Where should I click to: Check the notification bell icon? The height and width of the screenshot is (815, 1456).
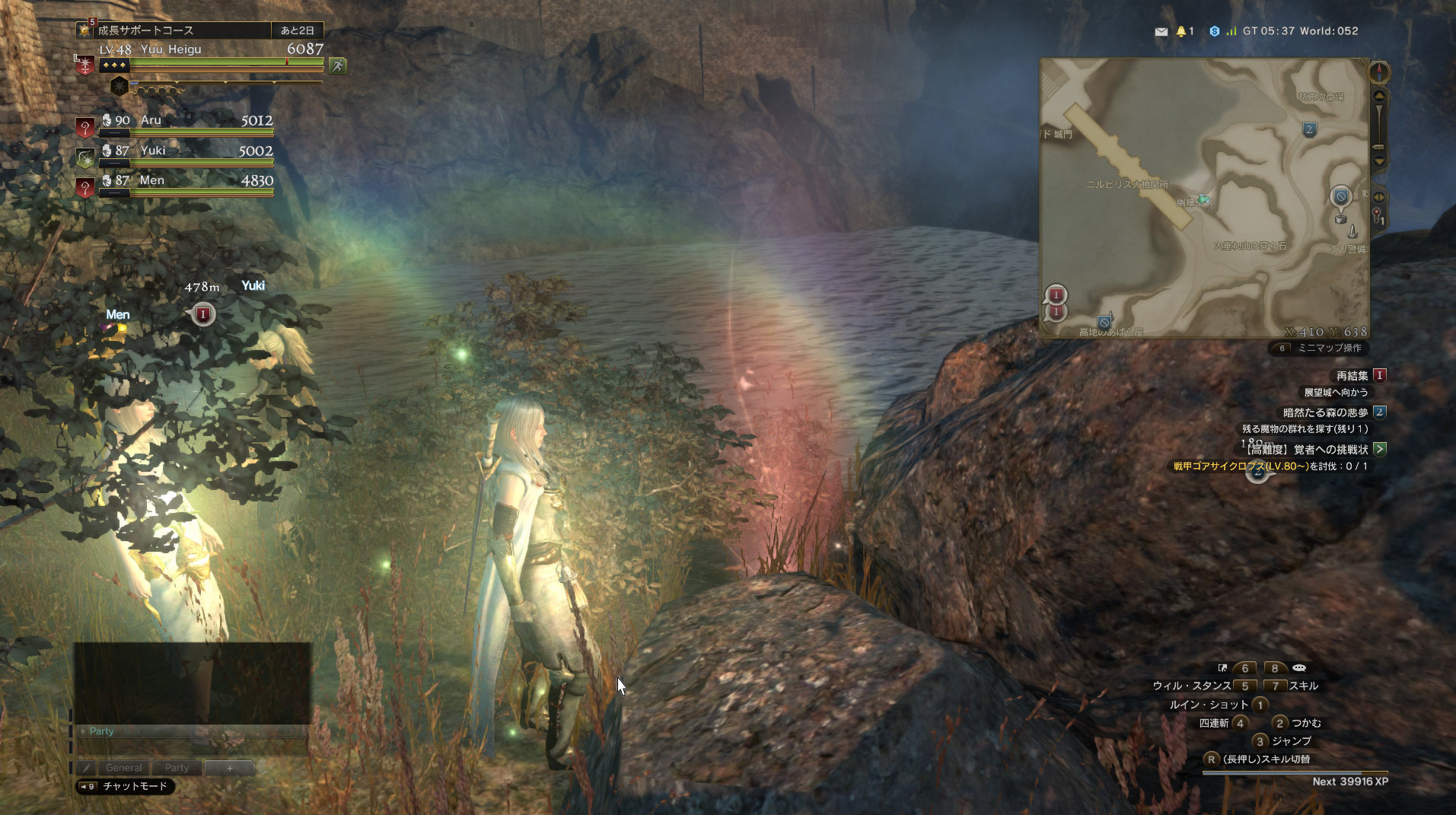1181,31
